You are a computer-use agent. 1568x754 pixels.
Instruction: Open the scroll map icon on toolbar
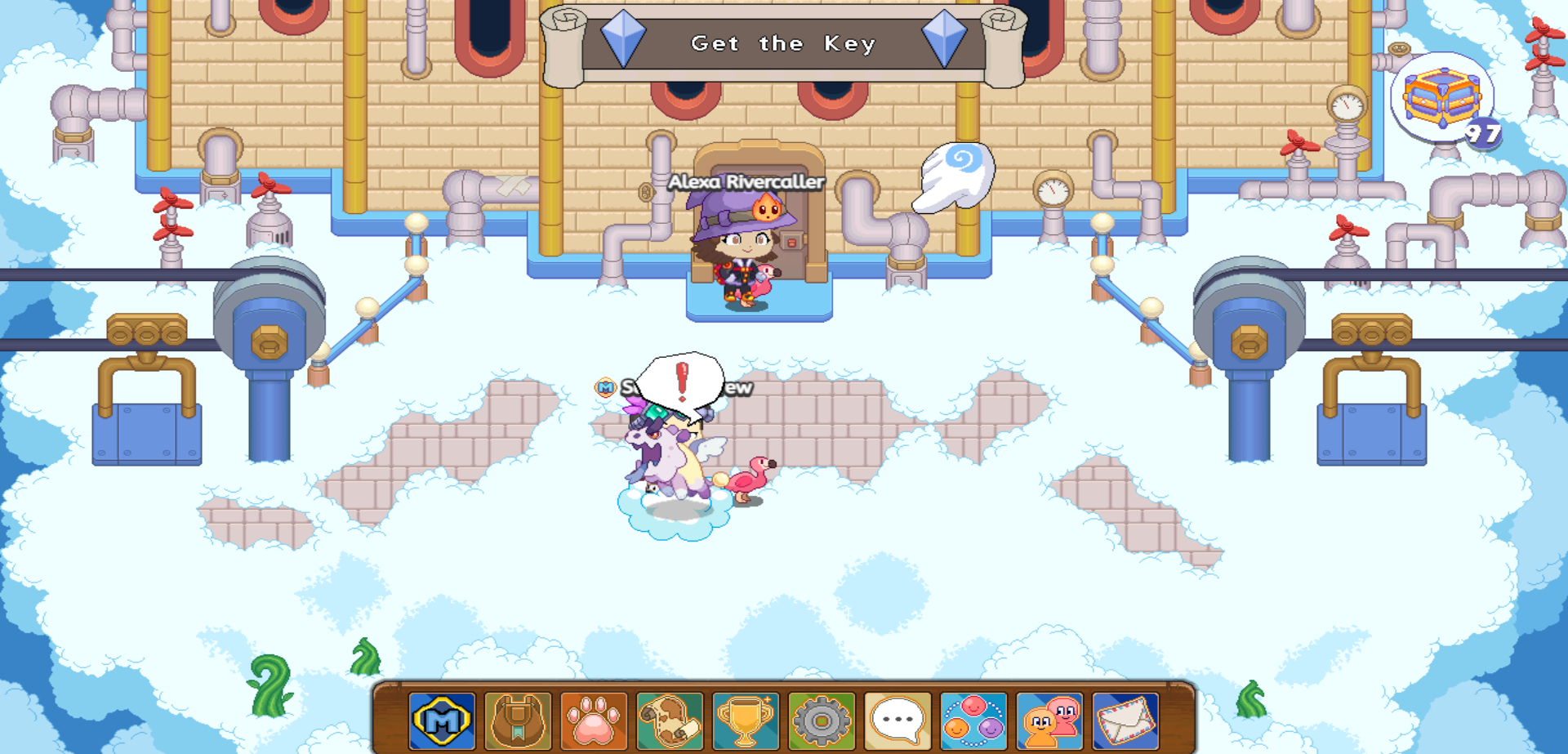(671, 719)
